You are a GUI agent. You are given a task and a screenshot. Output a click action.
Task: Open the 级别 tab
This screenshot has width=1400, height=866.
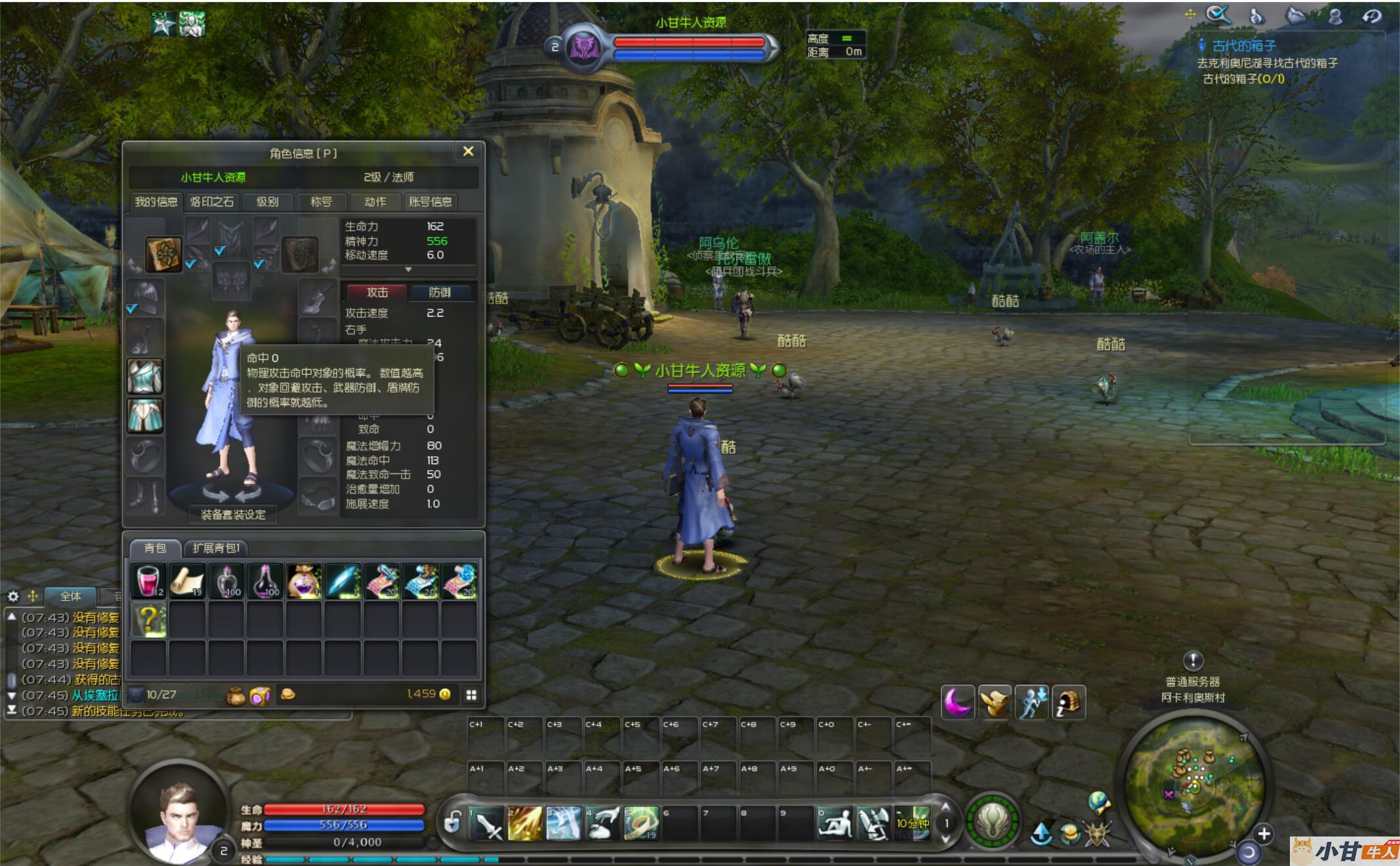pyautogui.click(x=267, y=202)
